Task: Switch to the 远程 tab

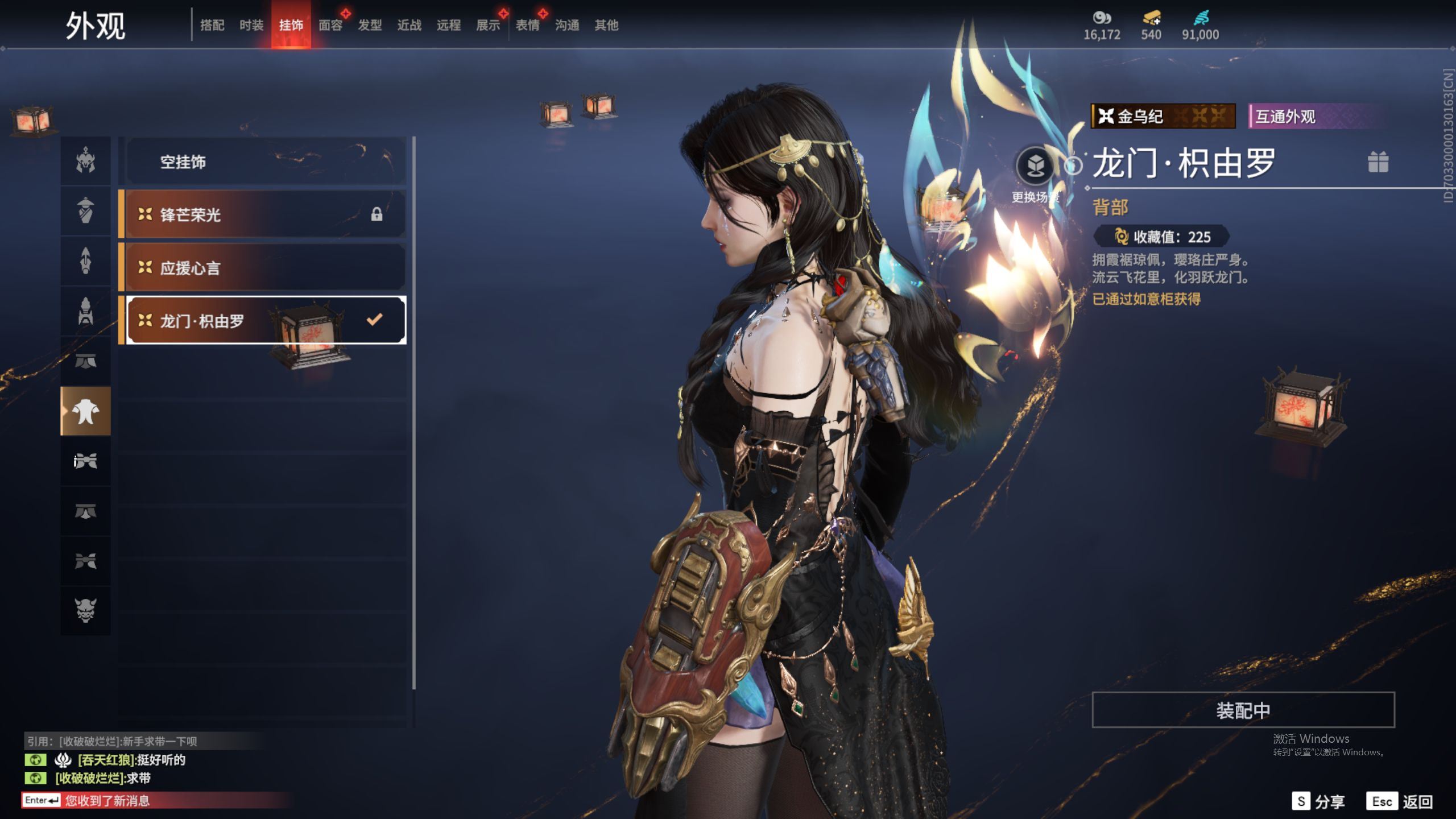Action: [x=448, y=25]
